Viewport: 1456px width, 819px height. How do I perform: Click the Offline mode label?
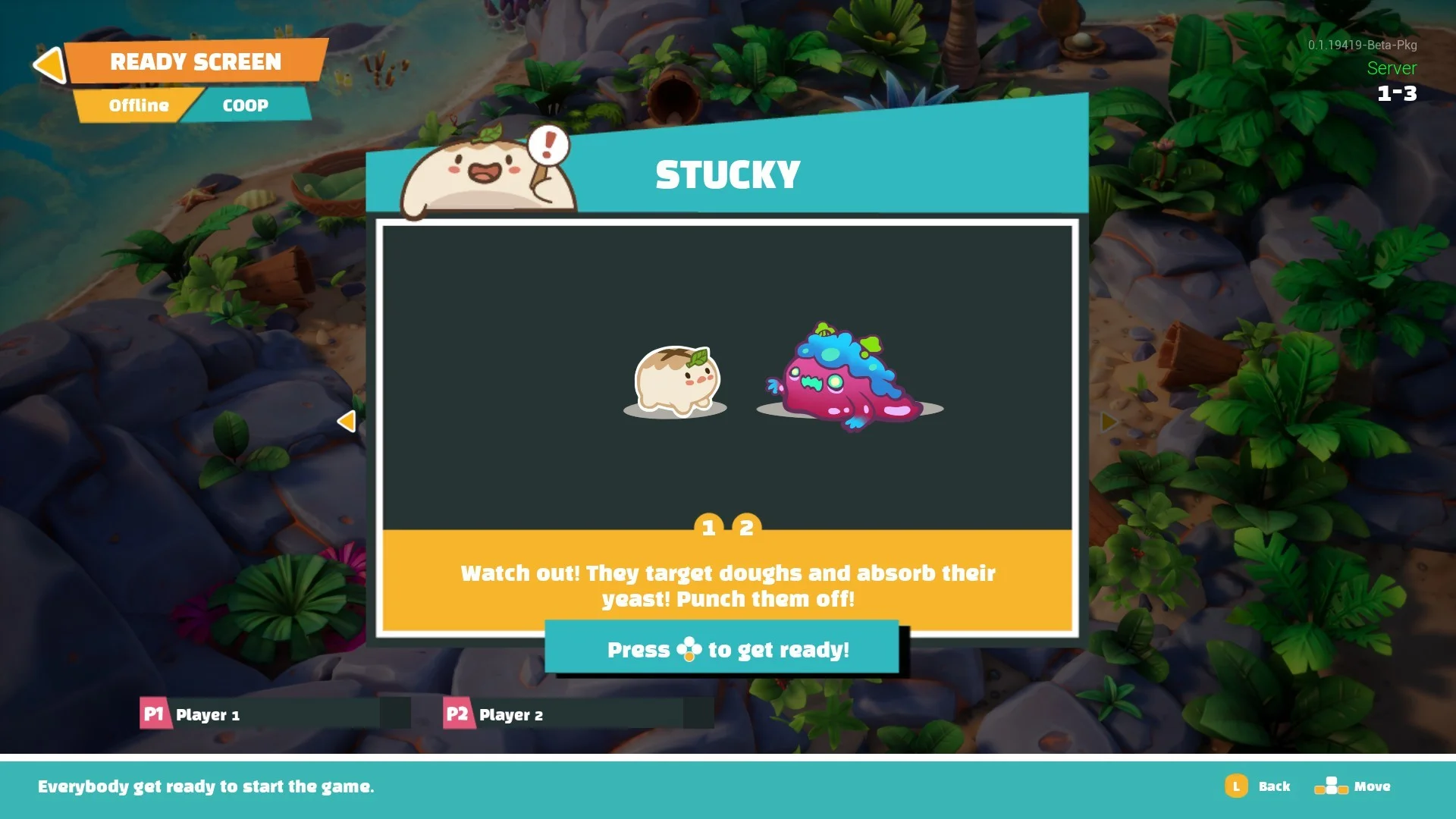point(138,105)
